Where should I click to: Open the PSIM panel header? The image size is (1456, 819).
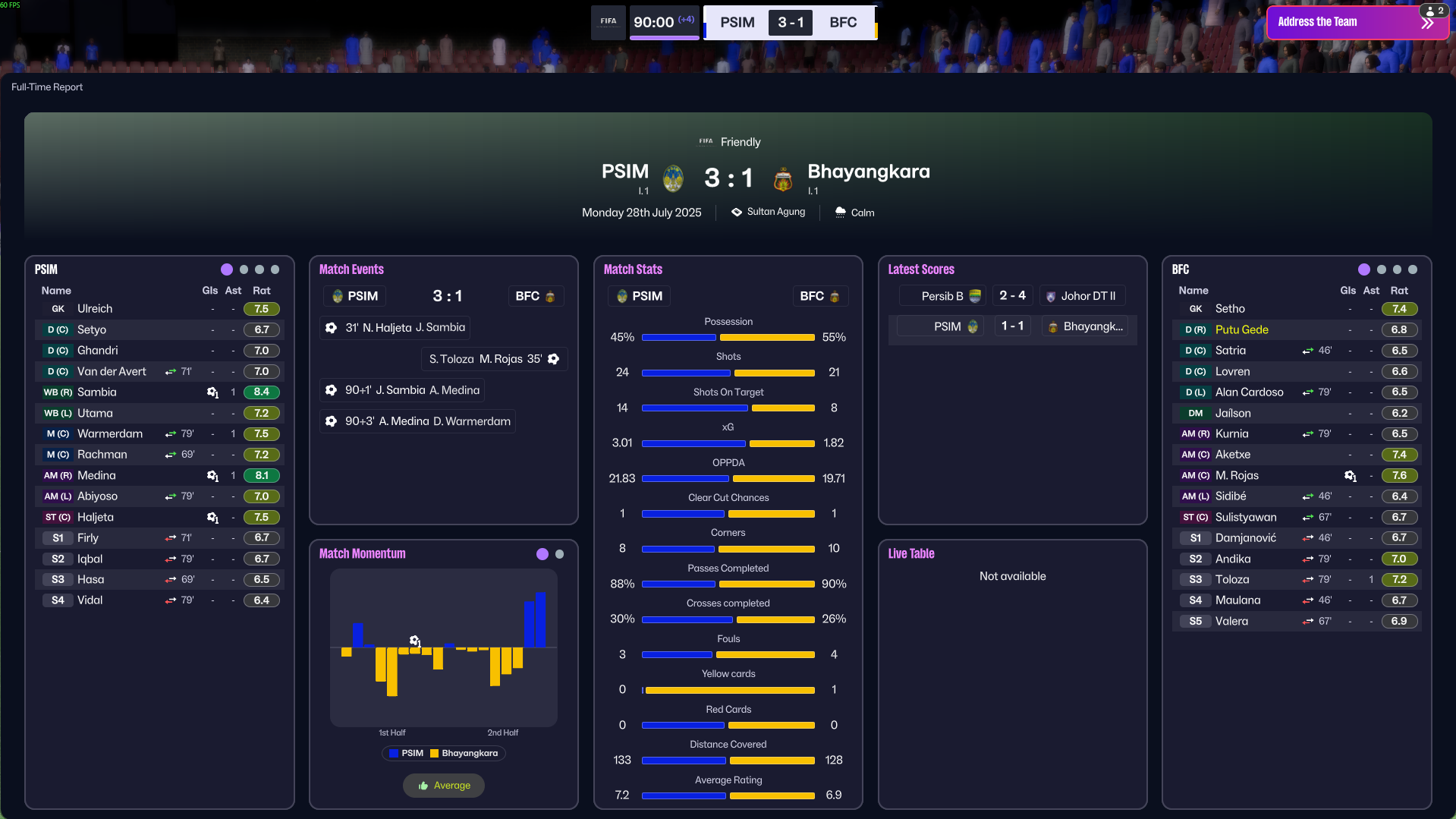46,269
